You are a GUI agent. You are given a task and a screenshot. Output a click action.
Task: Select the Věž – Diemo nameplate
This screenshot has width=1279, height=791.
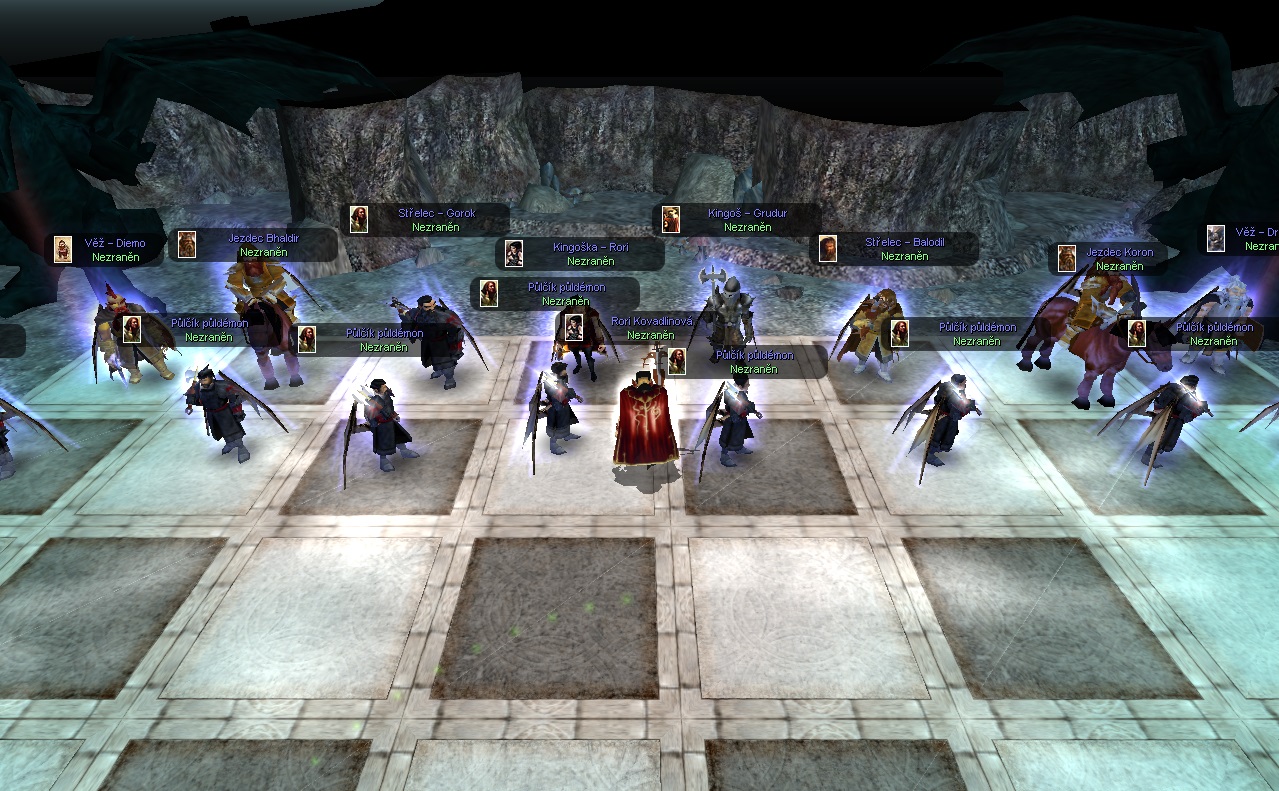pyautogui.click(x=117, y=243)
